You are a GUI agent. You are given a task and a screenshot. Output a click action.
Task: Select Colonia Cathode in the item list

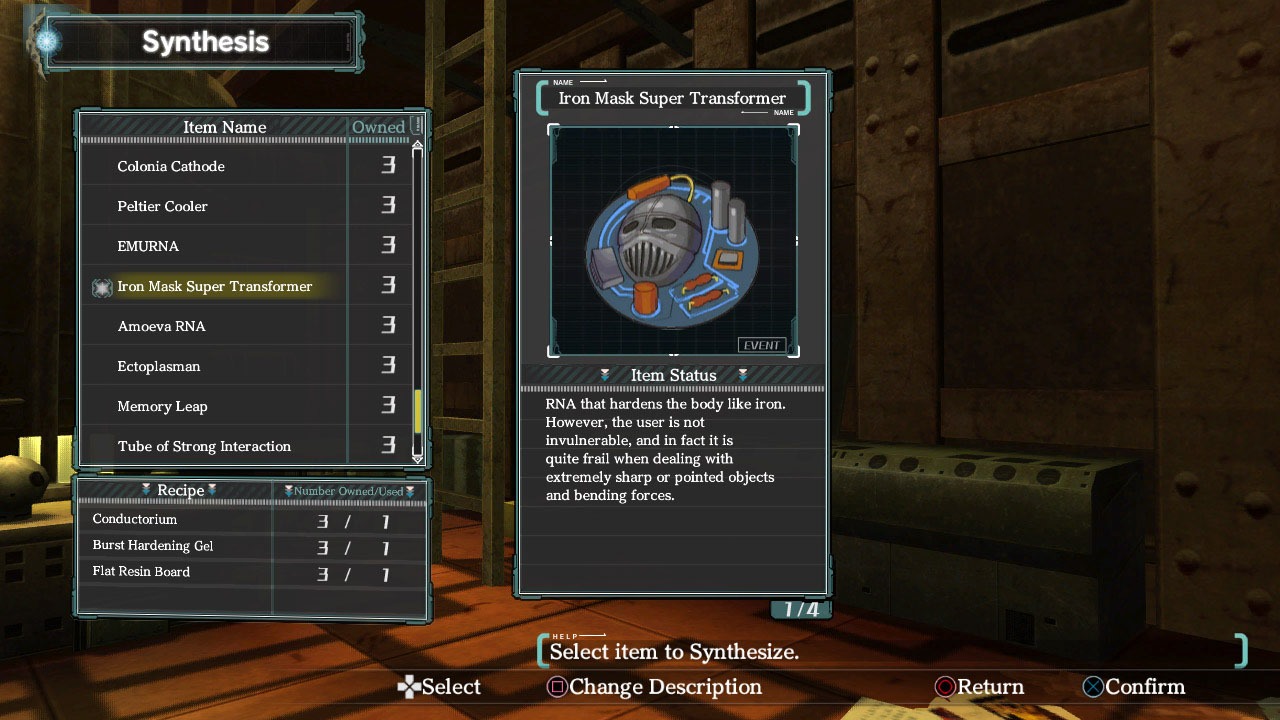[171, 166]
